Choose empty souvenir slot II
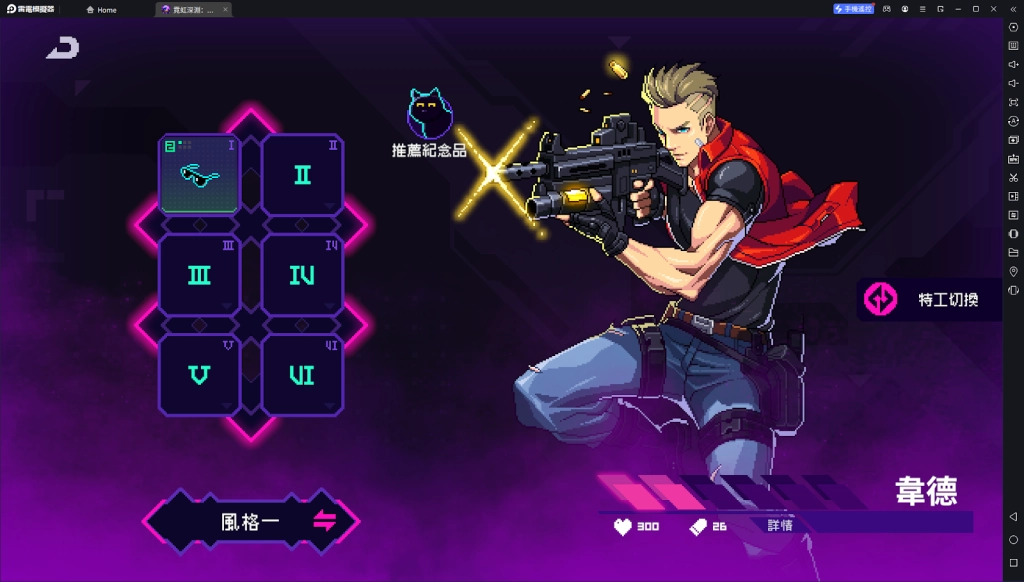This screenshot has height=582, width=1024. click(x=302, y=175)
